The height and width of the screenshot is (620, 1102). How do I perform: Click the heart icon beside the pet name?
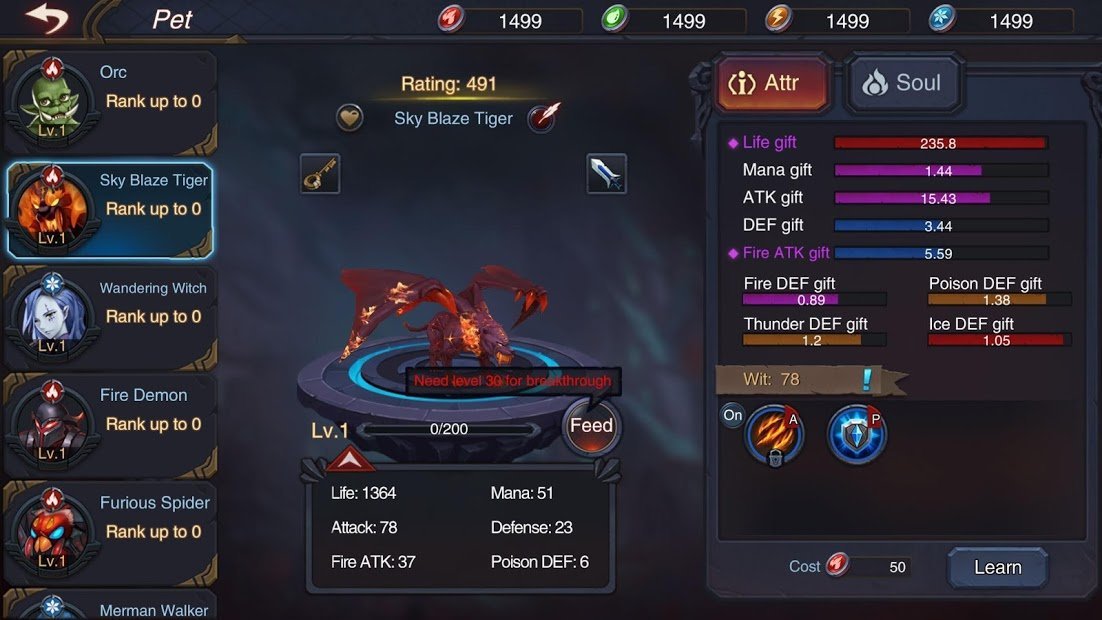pos(349,118)
